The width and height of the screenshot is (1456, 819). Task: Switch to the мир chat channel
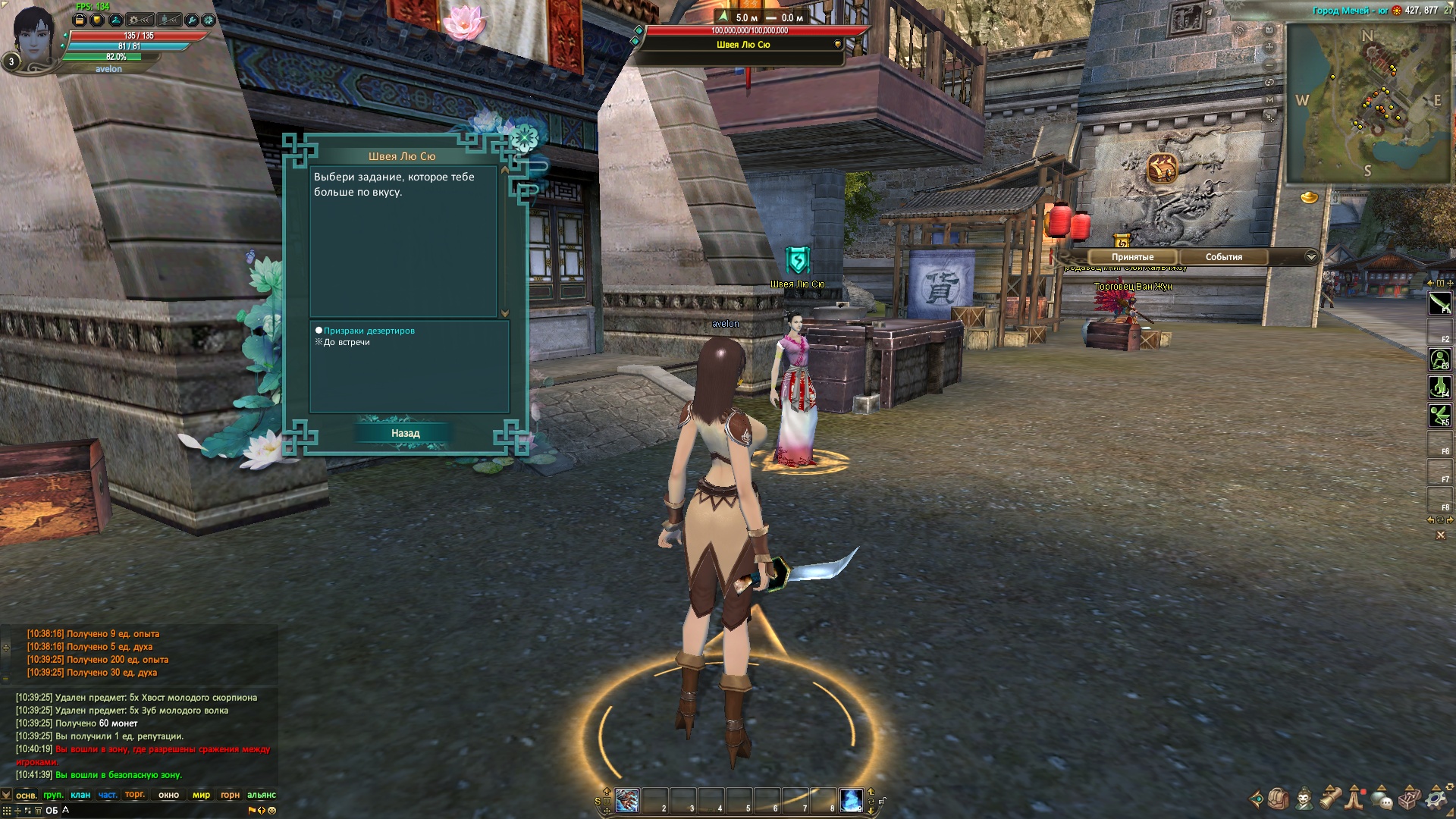click(201, 795)
